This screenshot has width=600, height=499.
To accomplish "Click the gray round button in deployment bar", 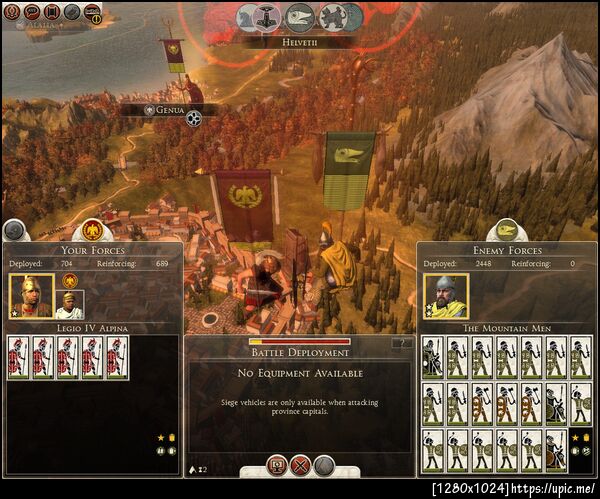I will [323, 464].
